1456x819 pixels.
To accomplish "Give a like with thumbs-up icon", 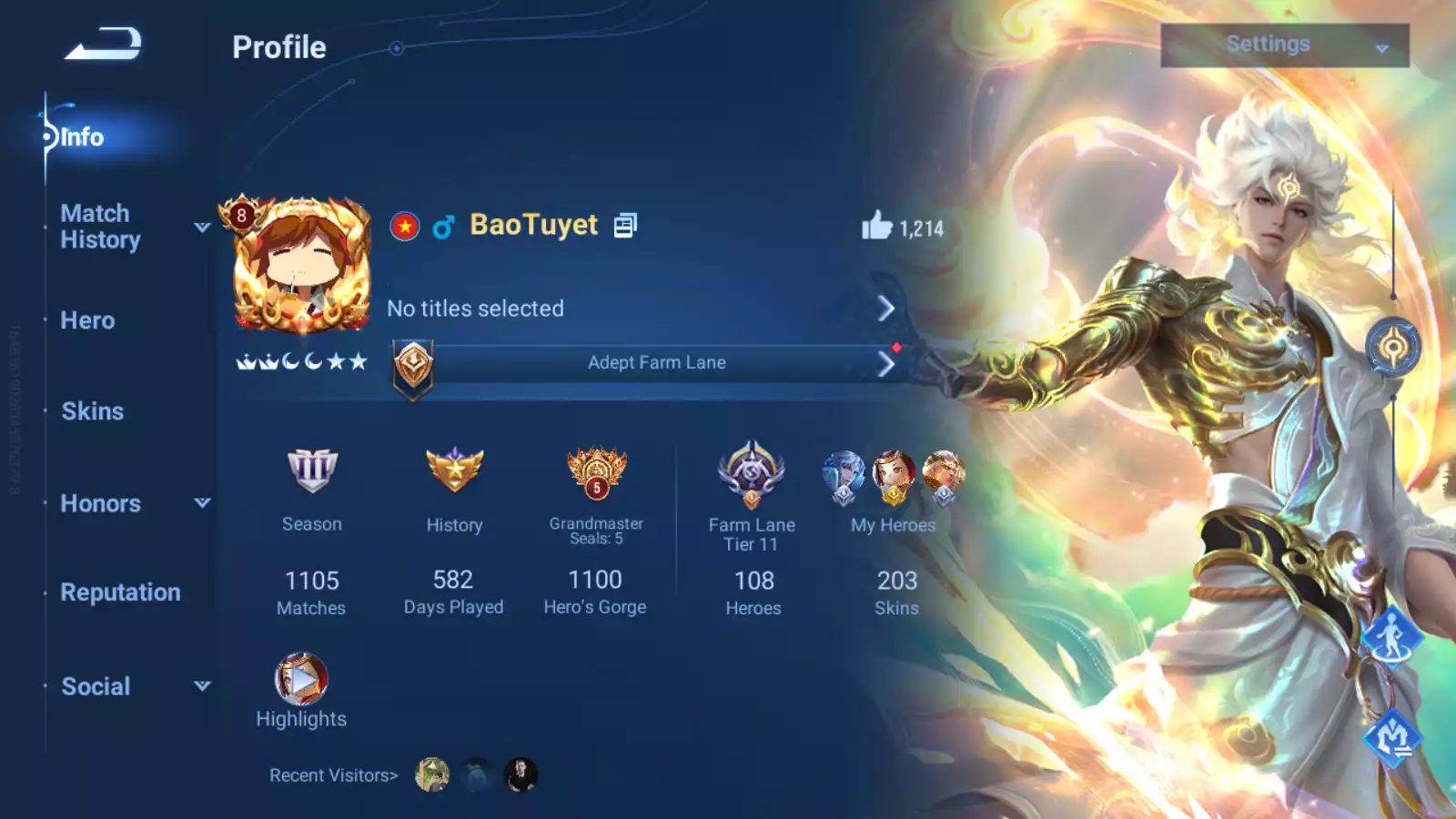I will (x=877, y=226).
